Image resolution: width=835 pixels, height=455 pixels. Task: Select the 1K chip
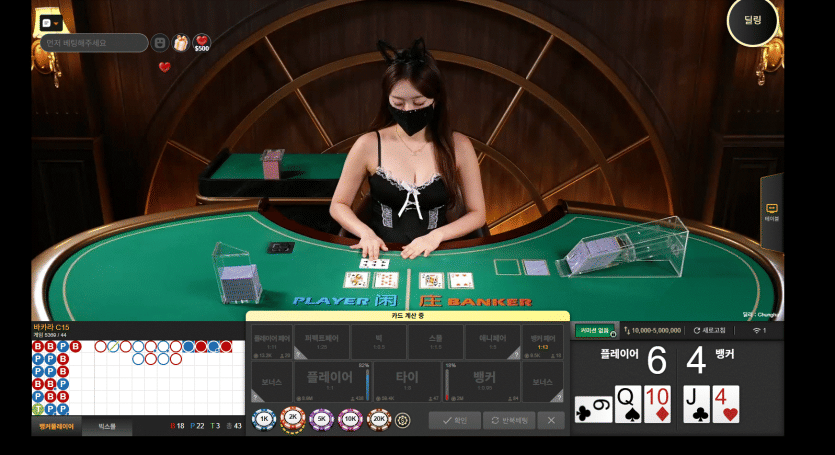265,420
